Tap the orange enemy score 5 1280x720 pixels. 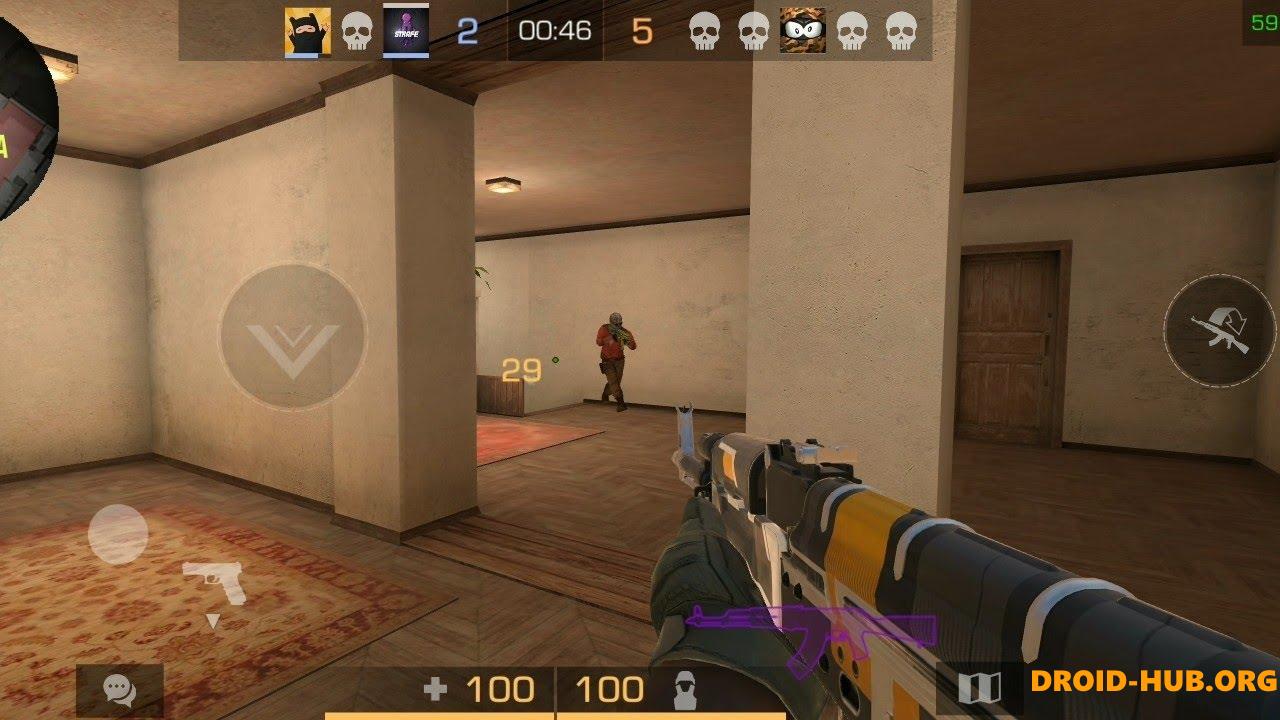click(x=644, y=31)
